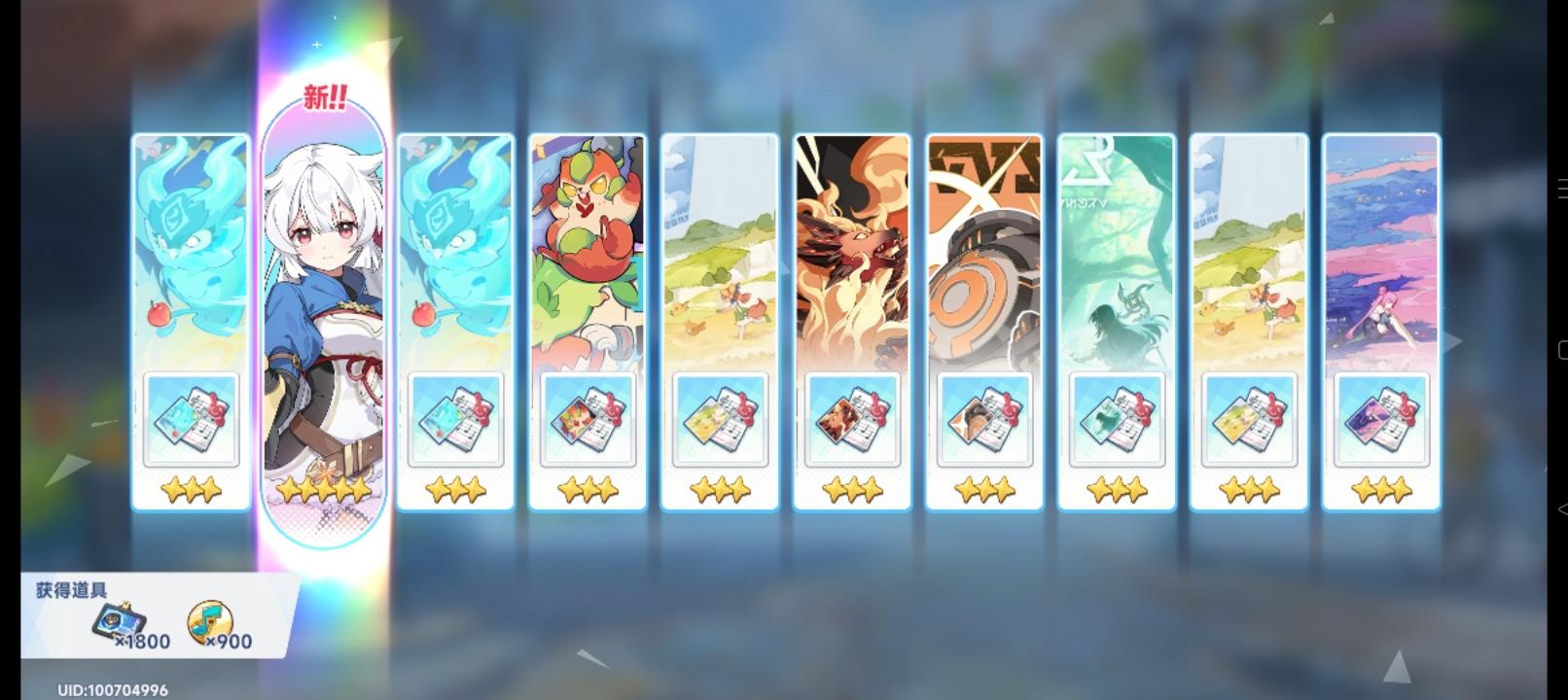Click the blue spirit reward icon under the third card
Viewport: 1568px width, 700px height.
click(455, 420)
